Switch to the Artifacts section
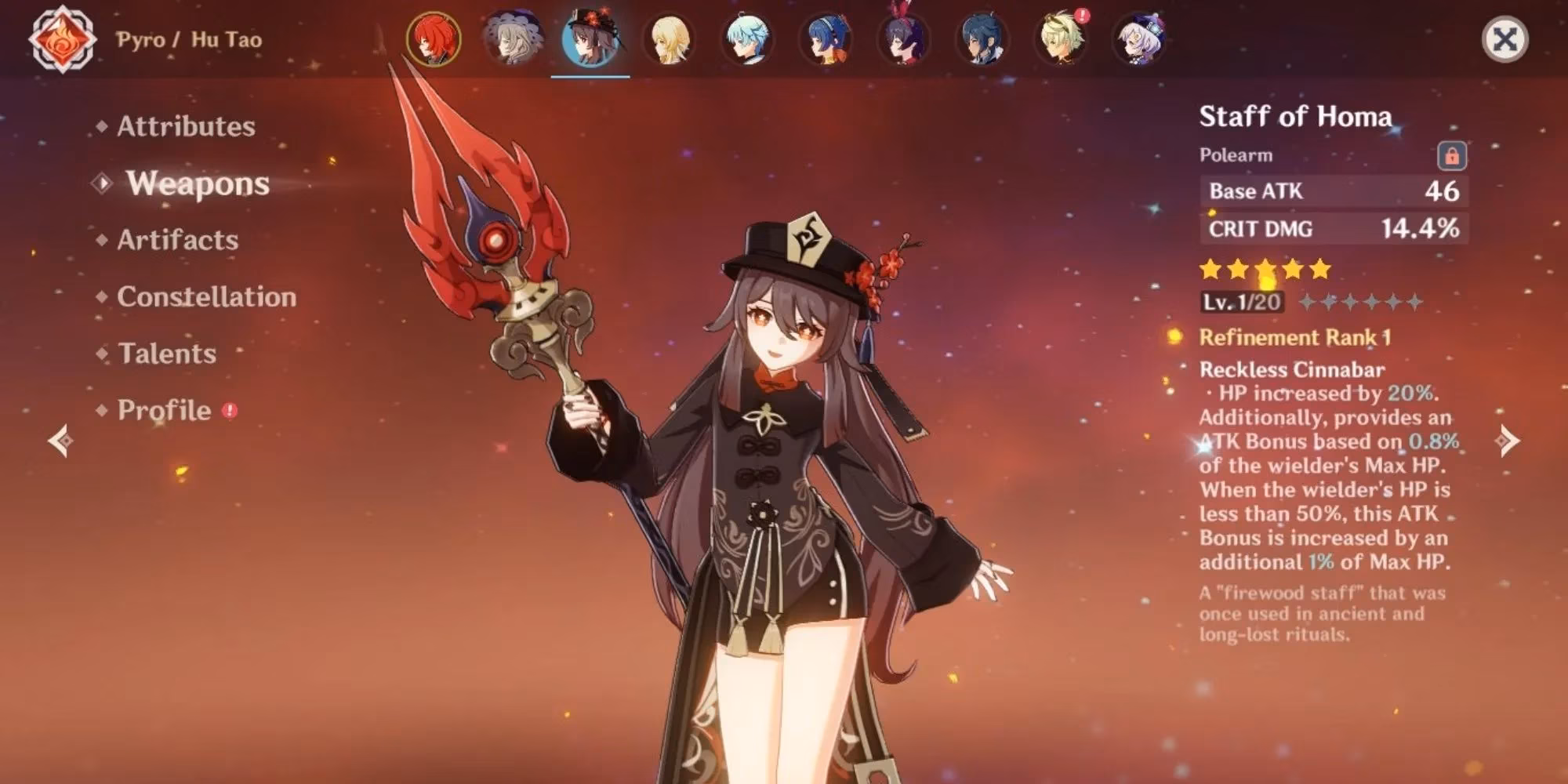This screenshot has height=784, width=1568. 177,241
